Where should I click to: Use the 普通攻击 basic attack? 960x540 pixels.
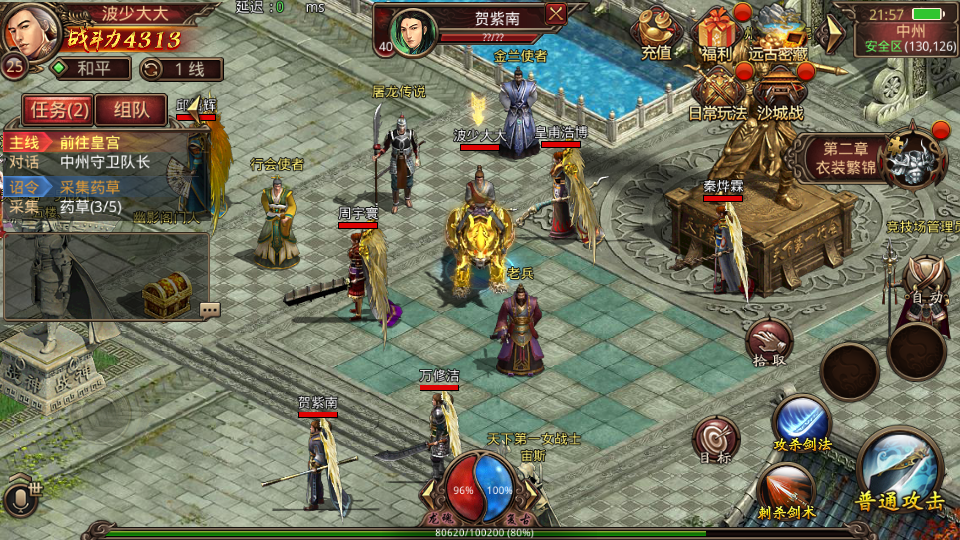tap(899, 473)
